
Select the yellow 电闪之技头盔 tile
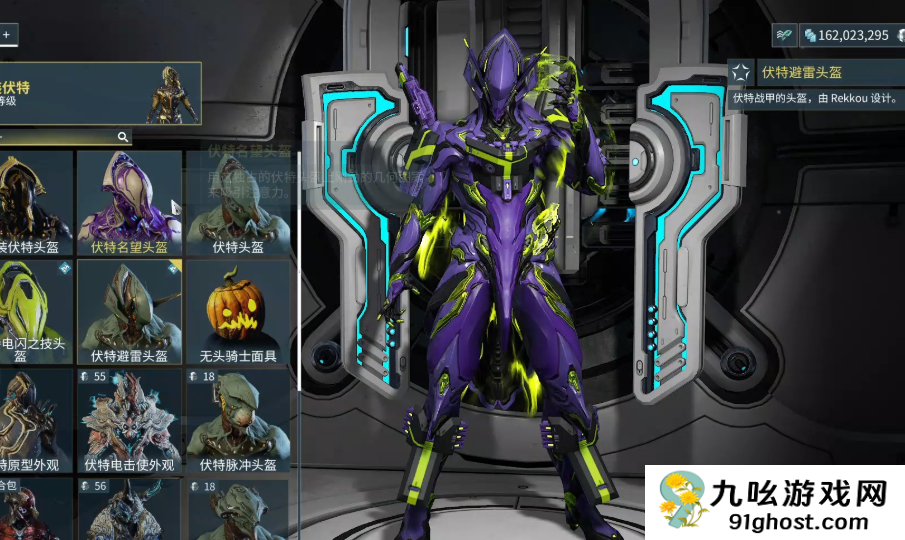(35, 312)
